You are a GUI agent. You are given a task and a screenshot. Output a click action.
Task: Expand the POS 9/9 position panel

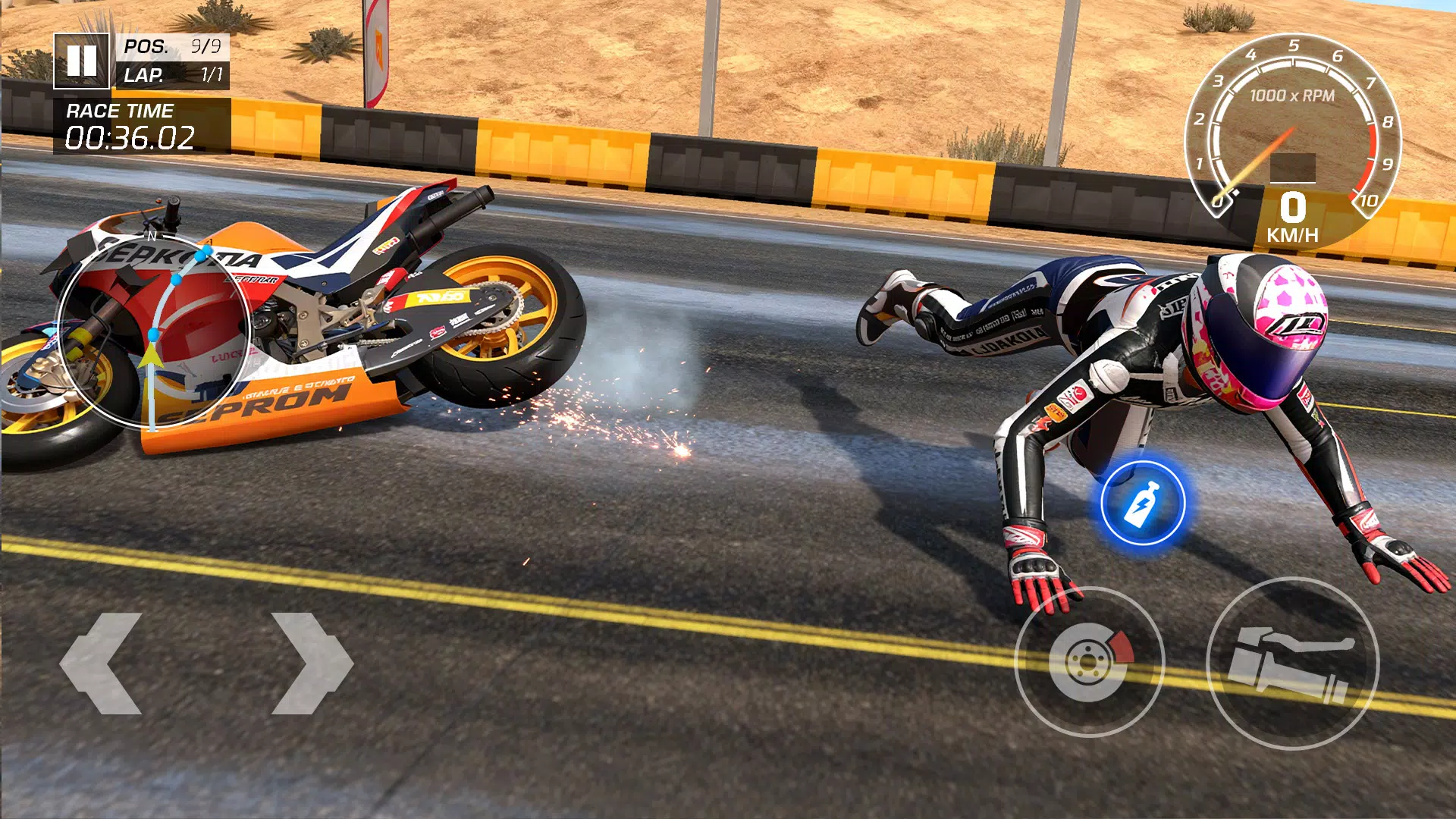tap(174, 47)
